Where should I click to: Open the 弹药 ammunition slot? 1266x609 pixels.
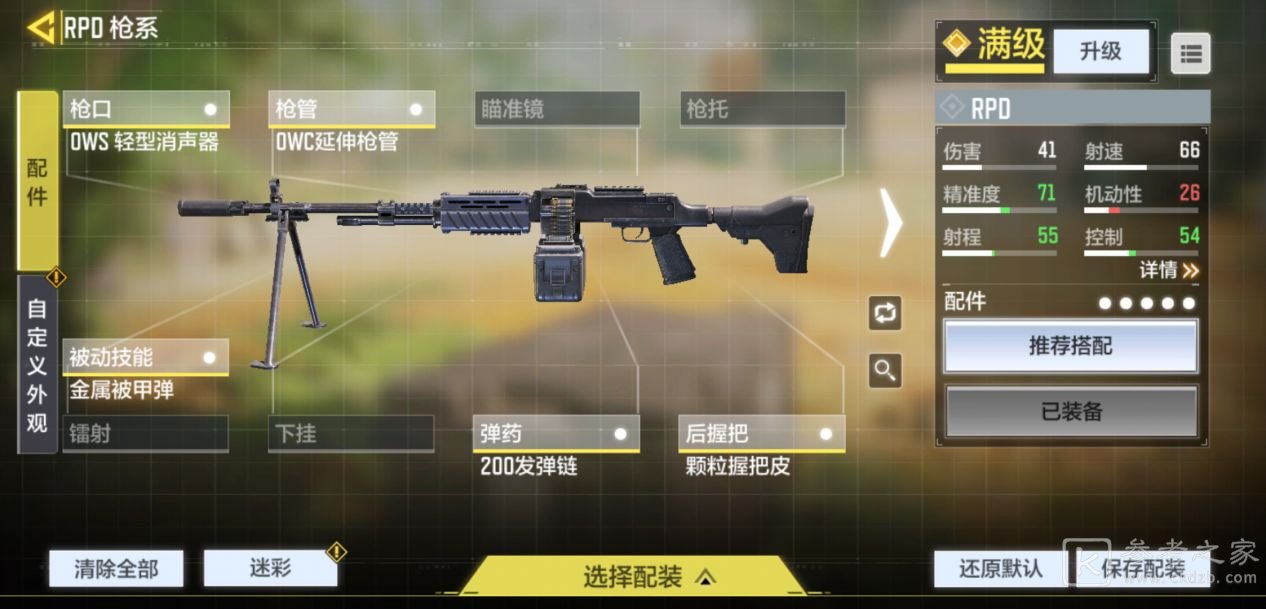pyautogui.click(x=557, y=434)
